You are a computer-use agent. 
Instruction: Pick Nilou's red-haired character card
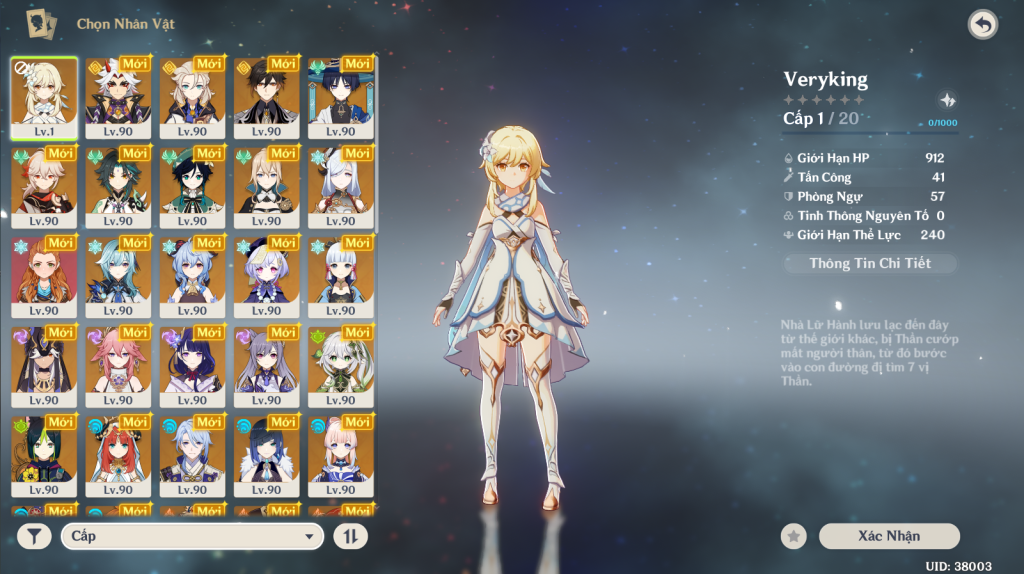point(118,455)
